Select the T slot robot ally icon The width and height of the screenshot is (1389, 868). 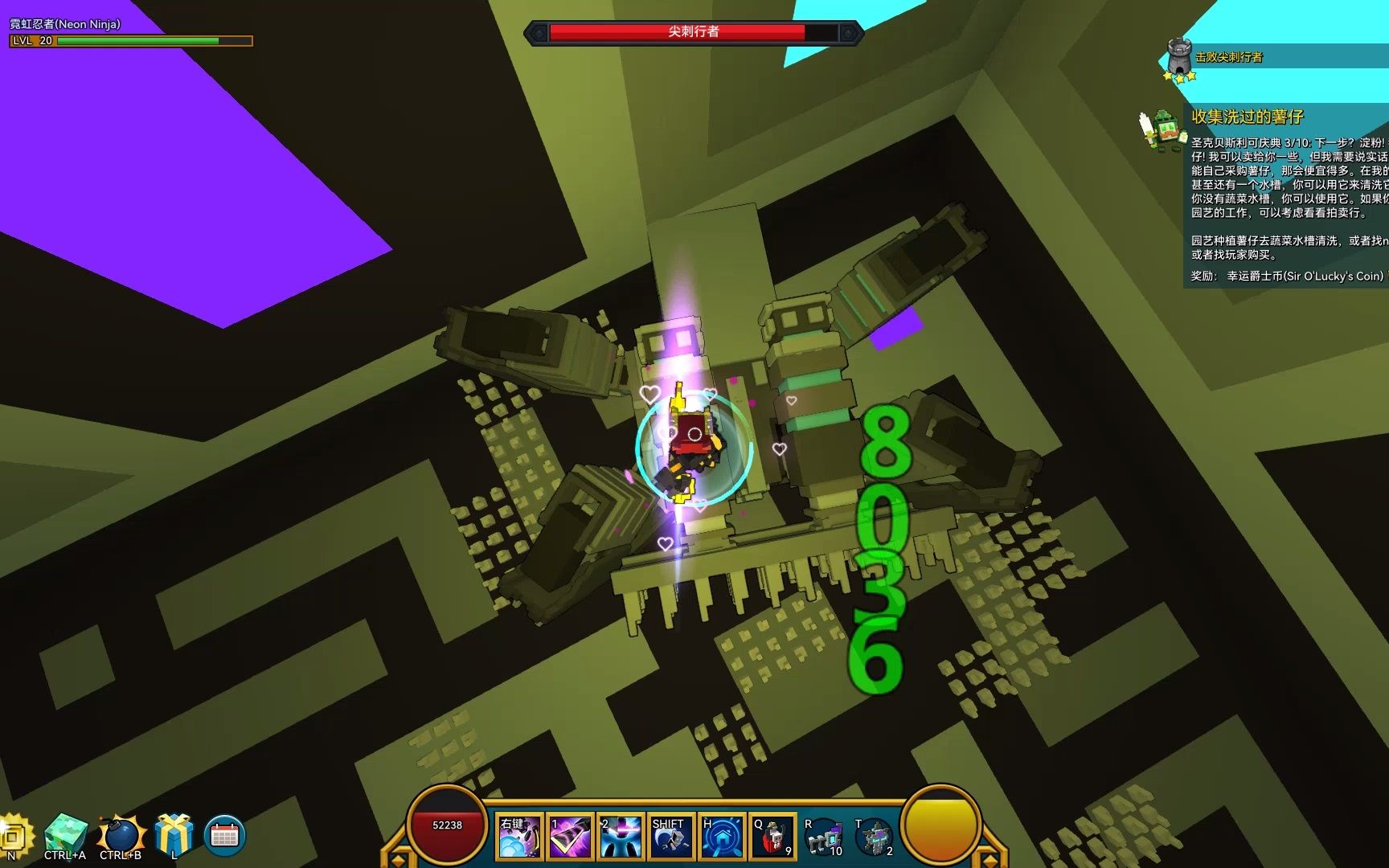tap(874, 838)
